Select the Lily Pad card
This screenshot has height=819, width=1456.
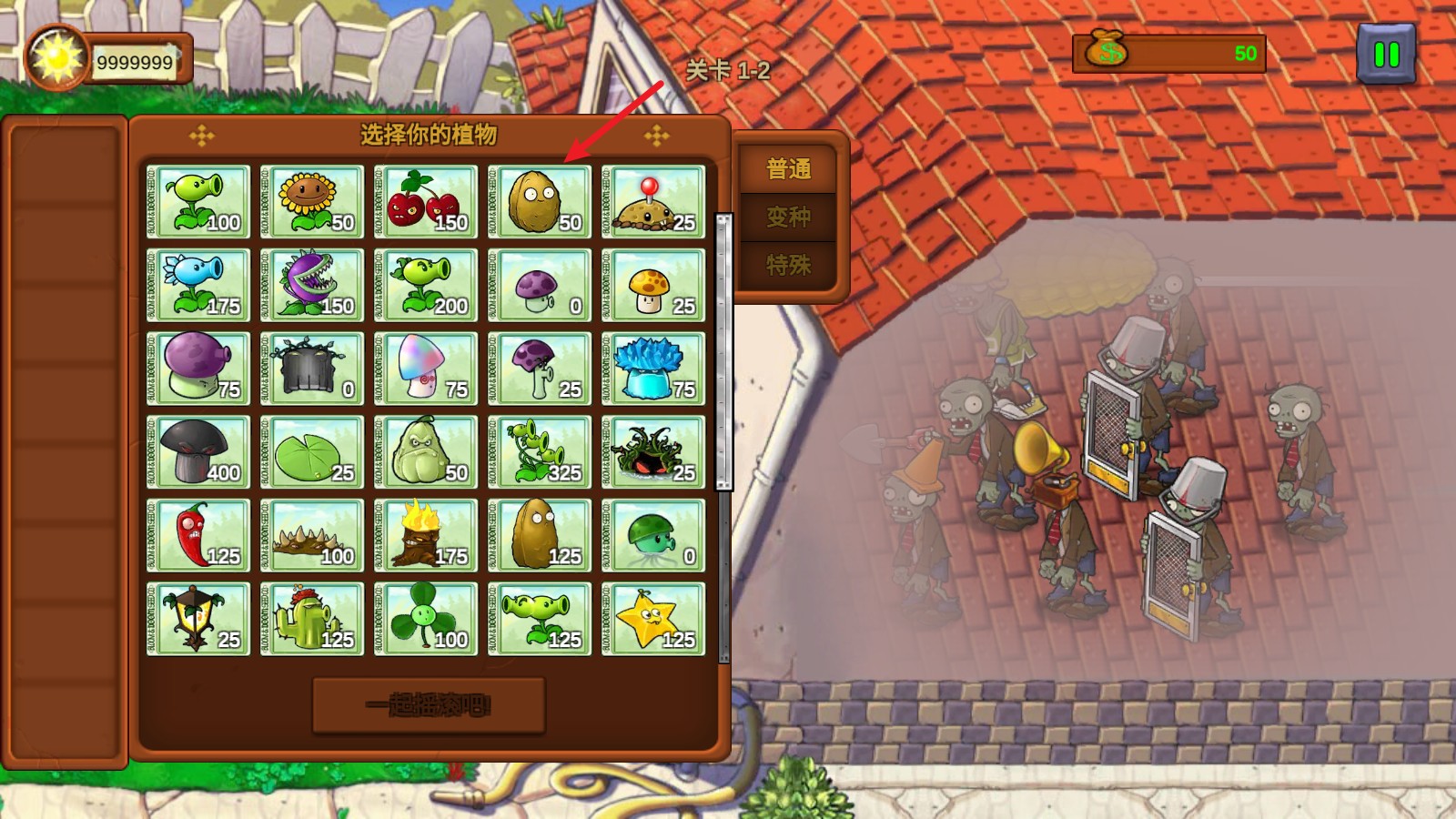(x=312, y=452)
